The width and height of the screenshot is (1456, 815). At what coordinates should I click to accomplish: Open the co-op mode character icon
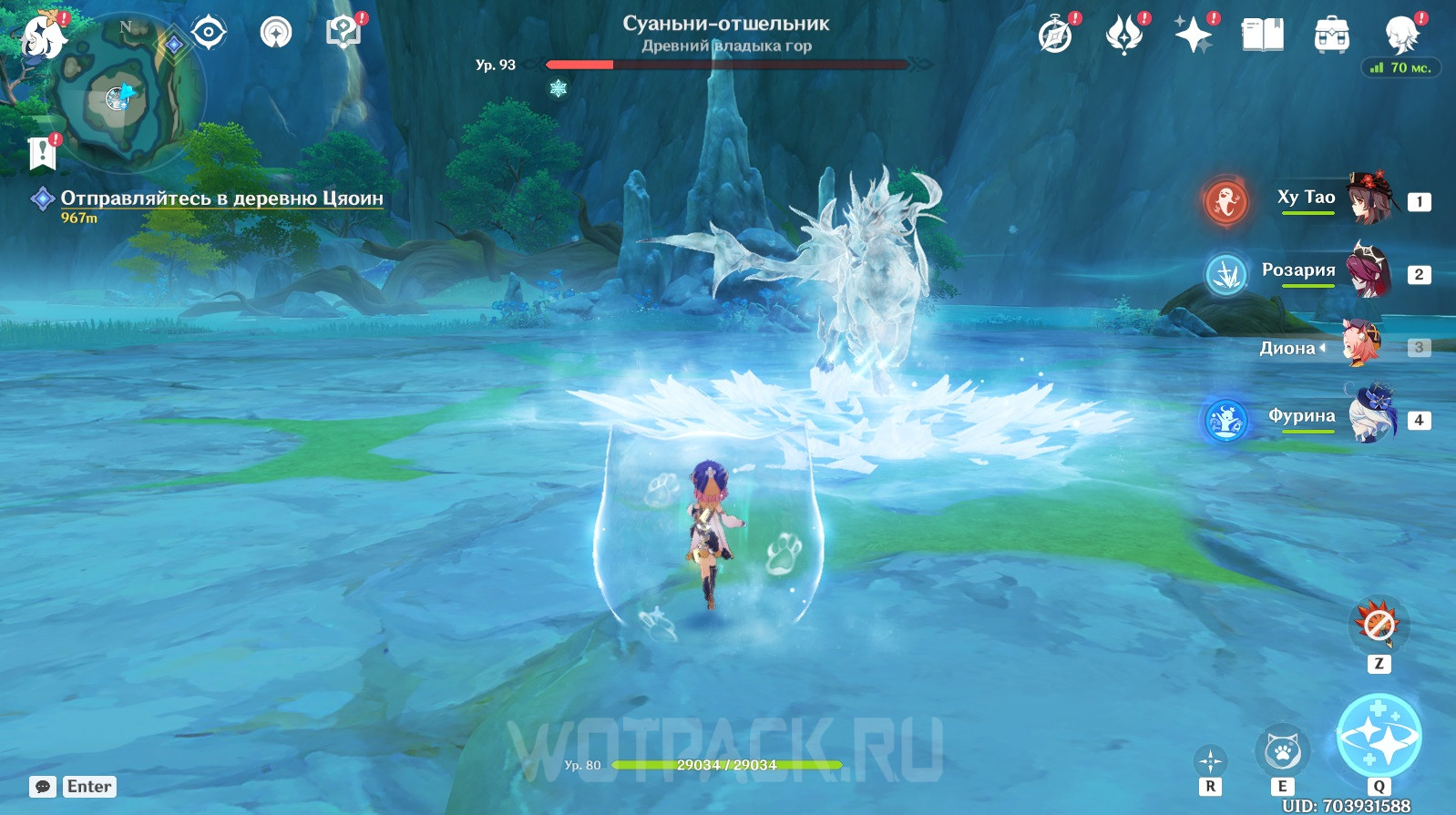(1400, 34)
